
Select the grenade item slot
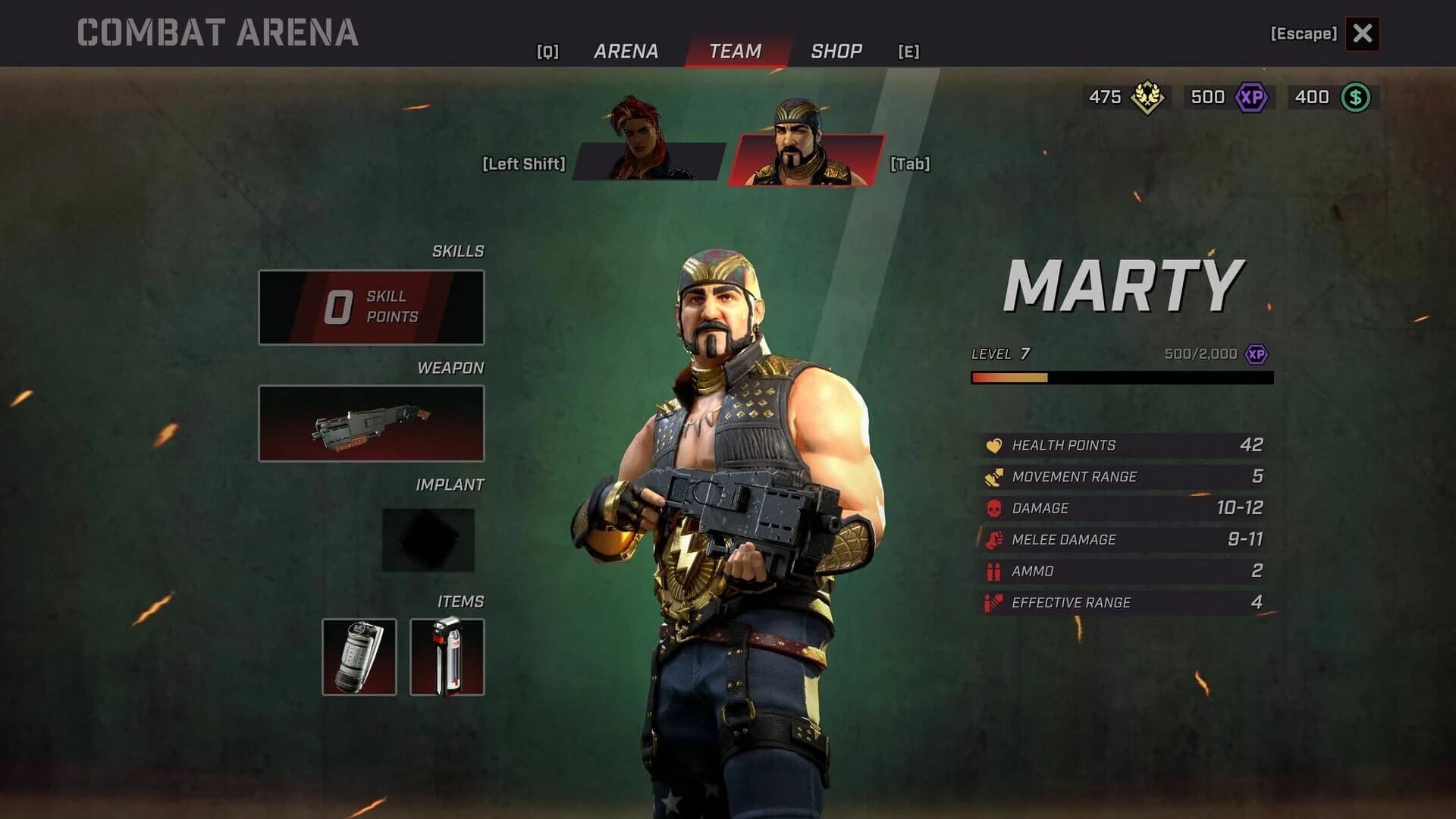click(x=358, y=658)
